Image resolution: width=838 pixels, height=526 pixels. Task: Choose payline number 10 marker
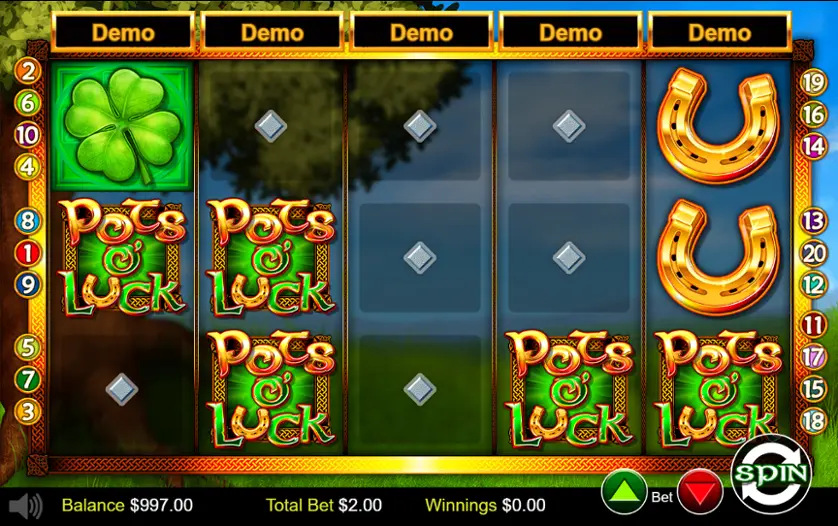28,135
